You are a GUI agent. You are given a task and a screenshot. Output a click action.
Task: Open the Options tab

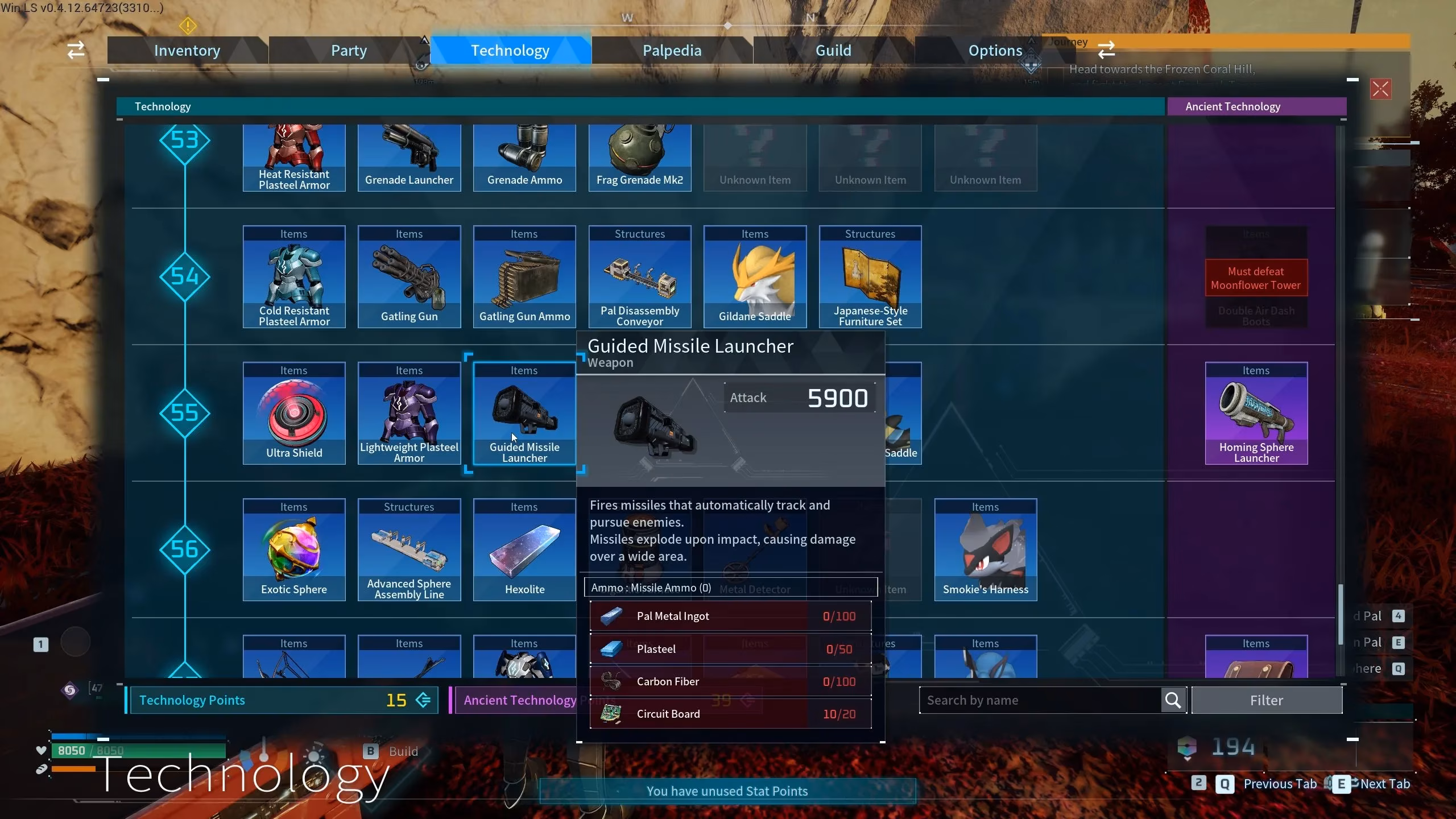[995, 51]
